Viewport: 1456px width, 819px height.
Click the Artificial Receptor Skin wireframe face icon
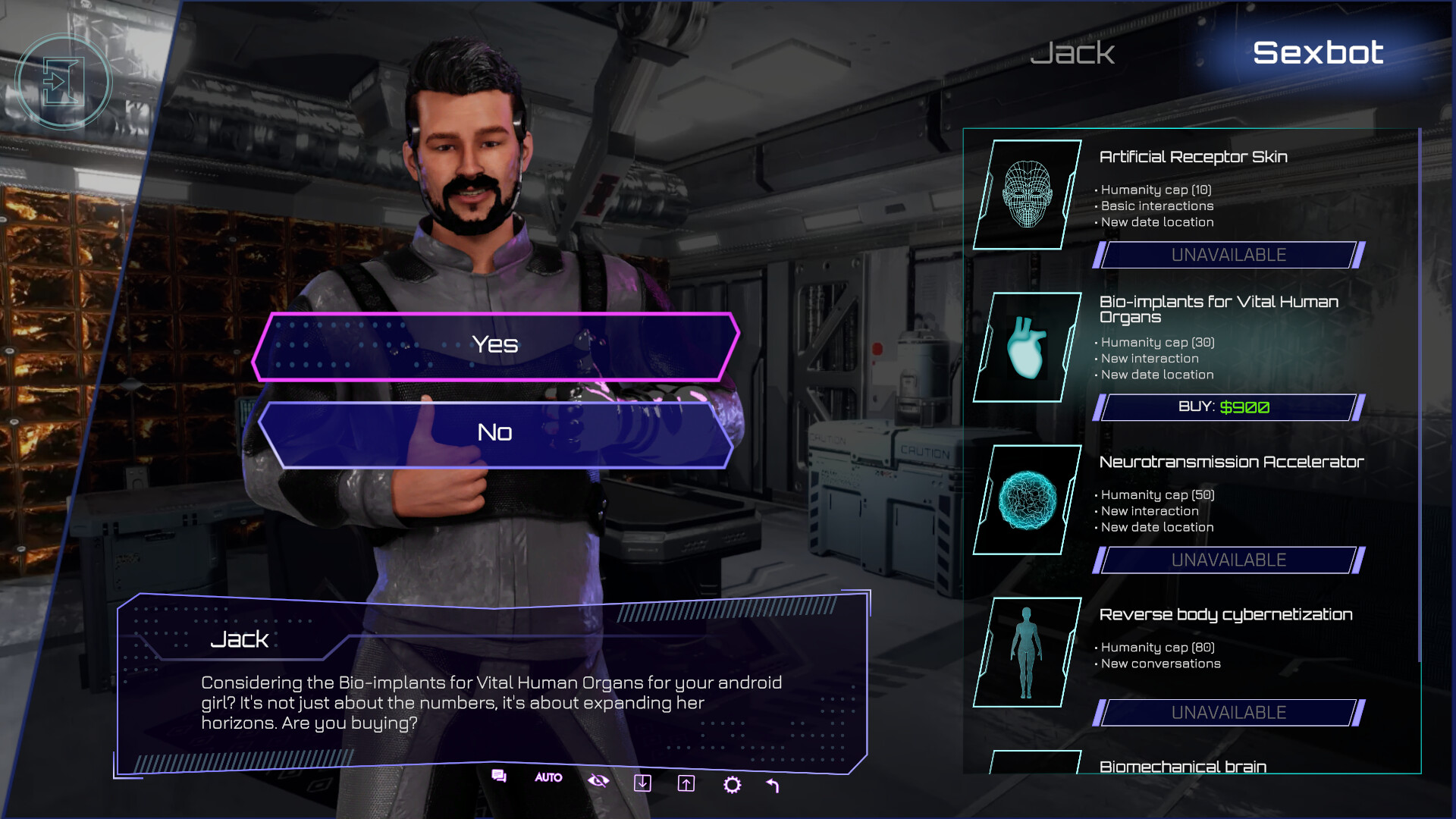click(x=1028, y=194)
